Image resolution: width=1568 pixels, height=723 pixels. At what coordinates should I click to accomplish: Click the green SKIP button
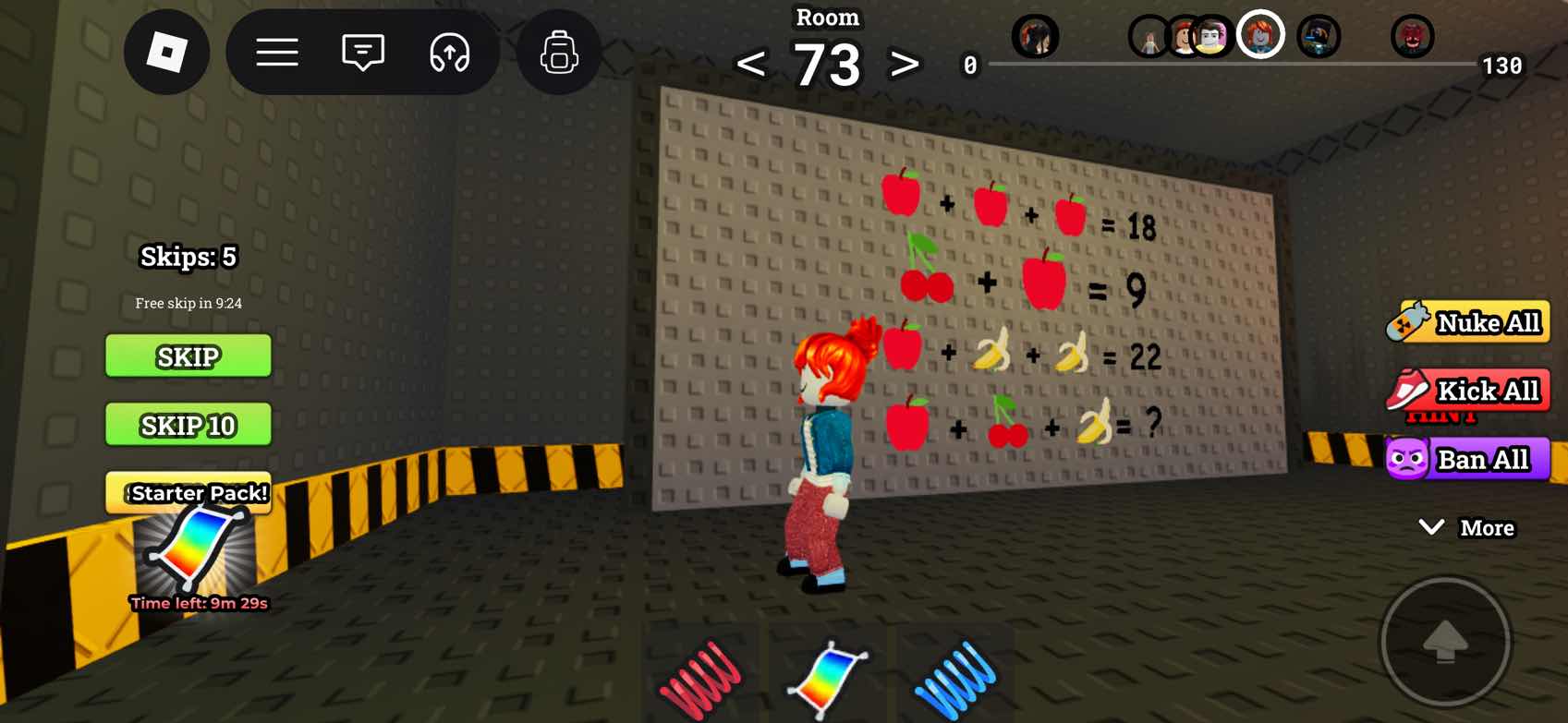click(x=188, y=356)
